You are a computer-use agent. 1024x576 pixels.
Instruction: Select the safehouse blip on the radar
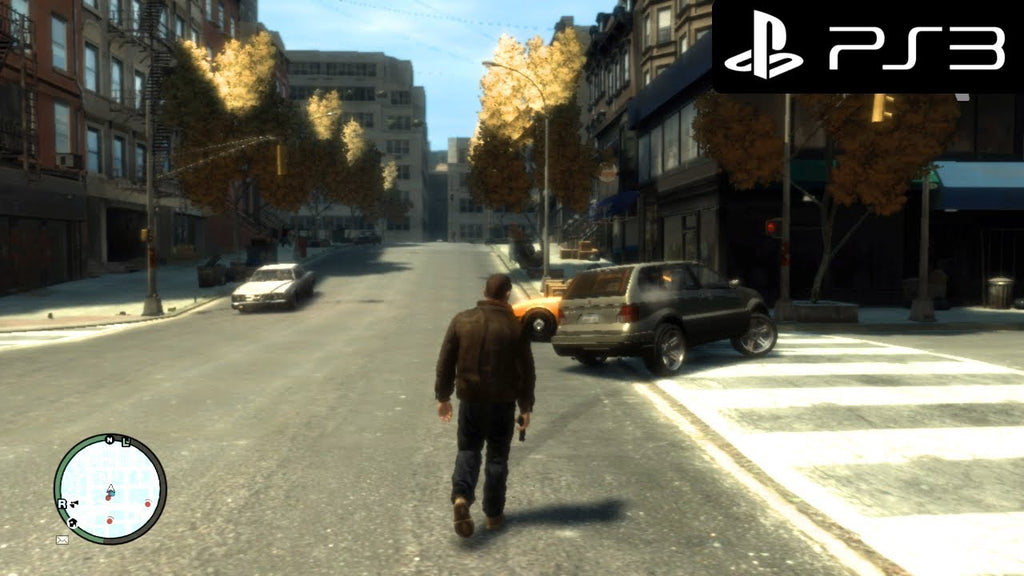(73, 523)
